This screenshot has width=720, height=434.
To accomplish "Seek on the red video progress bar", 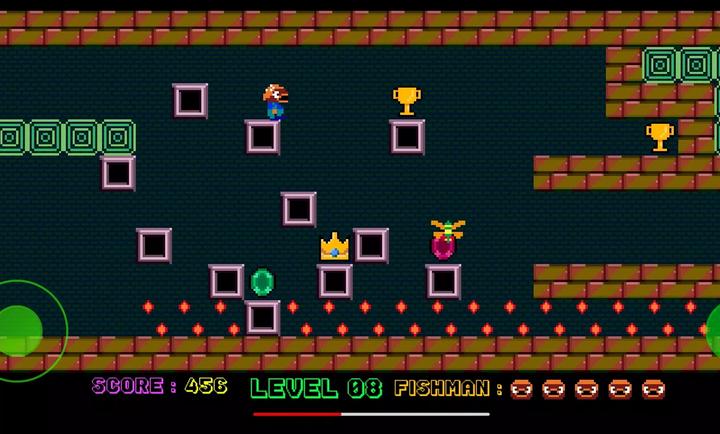I will pyautogui.click(x=371, y=413).
